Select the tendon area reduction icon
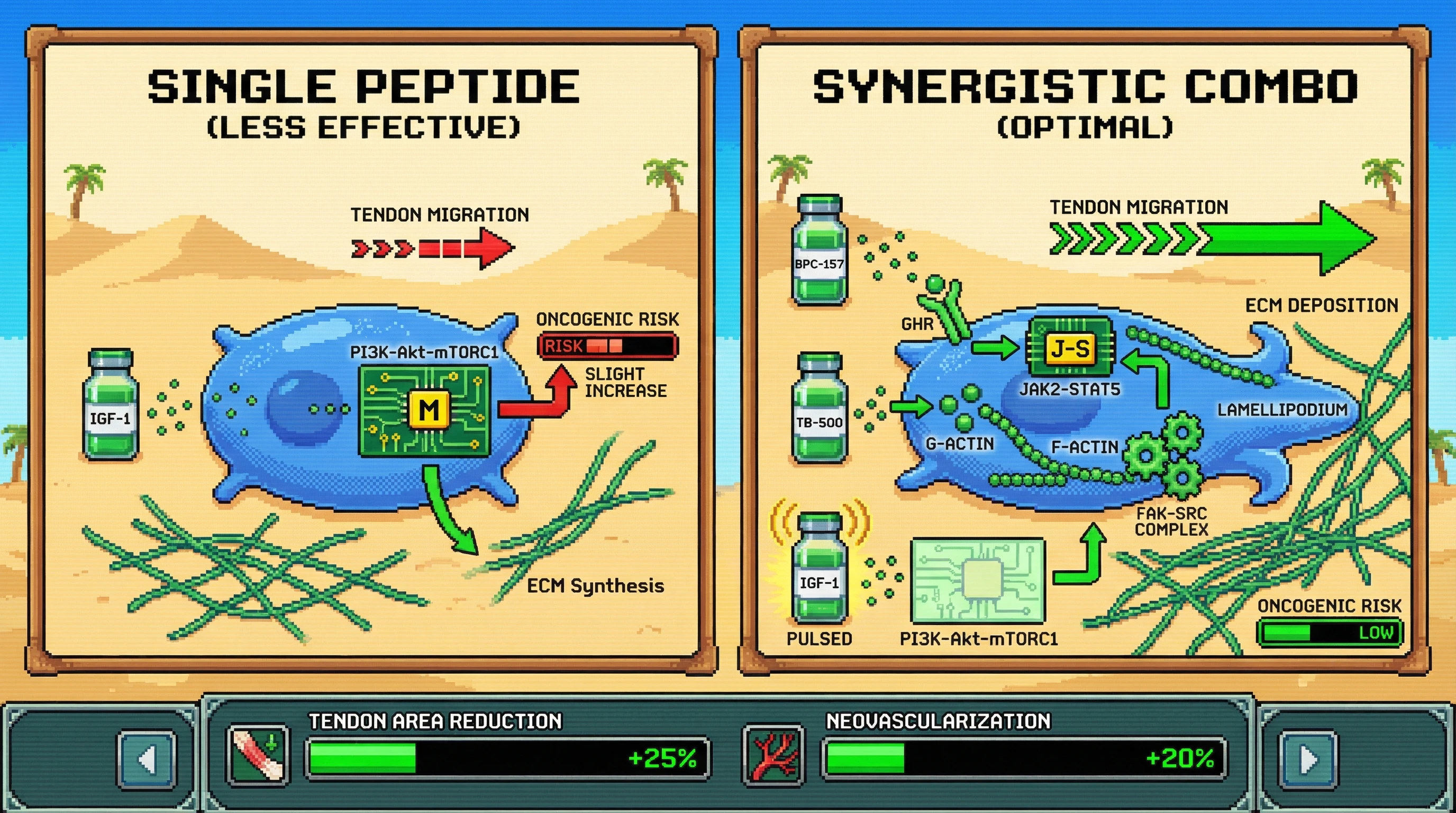The height and width of the screenshot is (813, 1456). (258, 756)
